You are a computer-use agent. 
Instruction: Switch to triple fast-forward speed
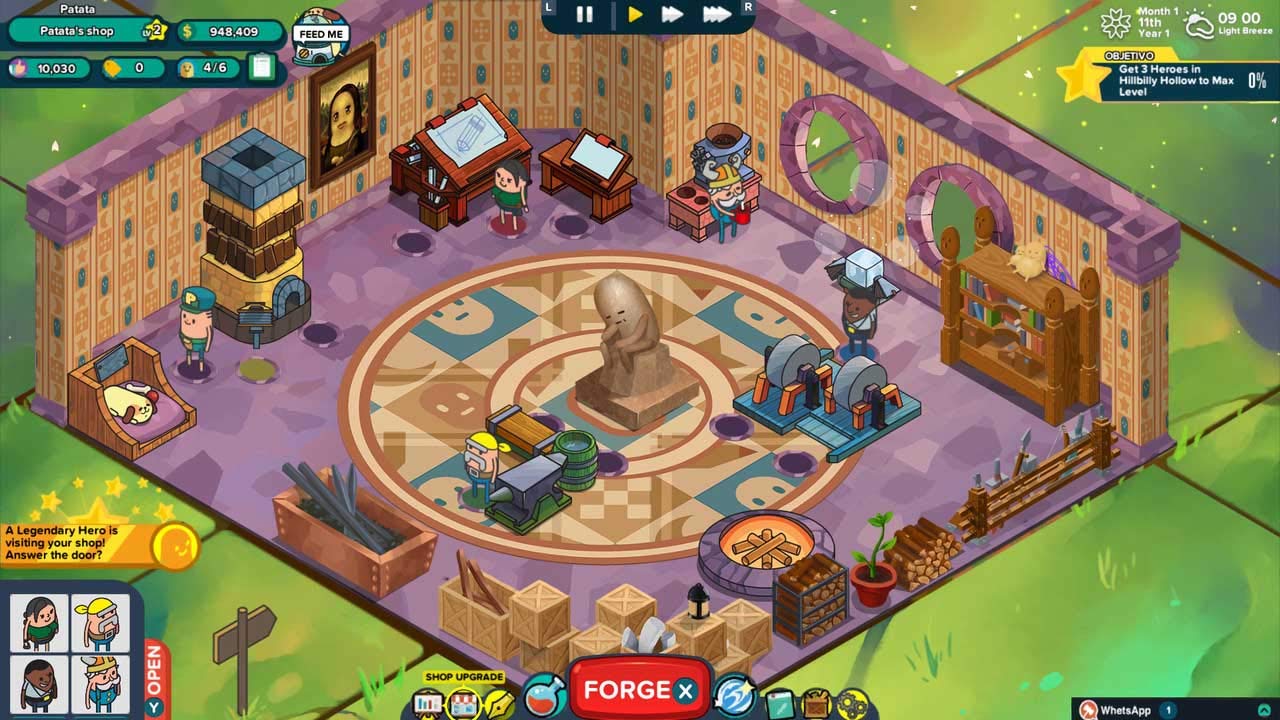point(716,15)
